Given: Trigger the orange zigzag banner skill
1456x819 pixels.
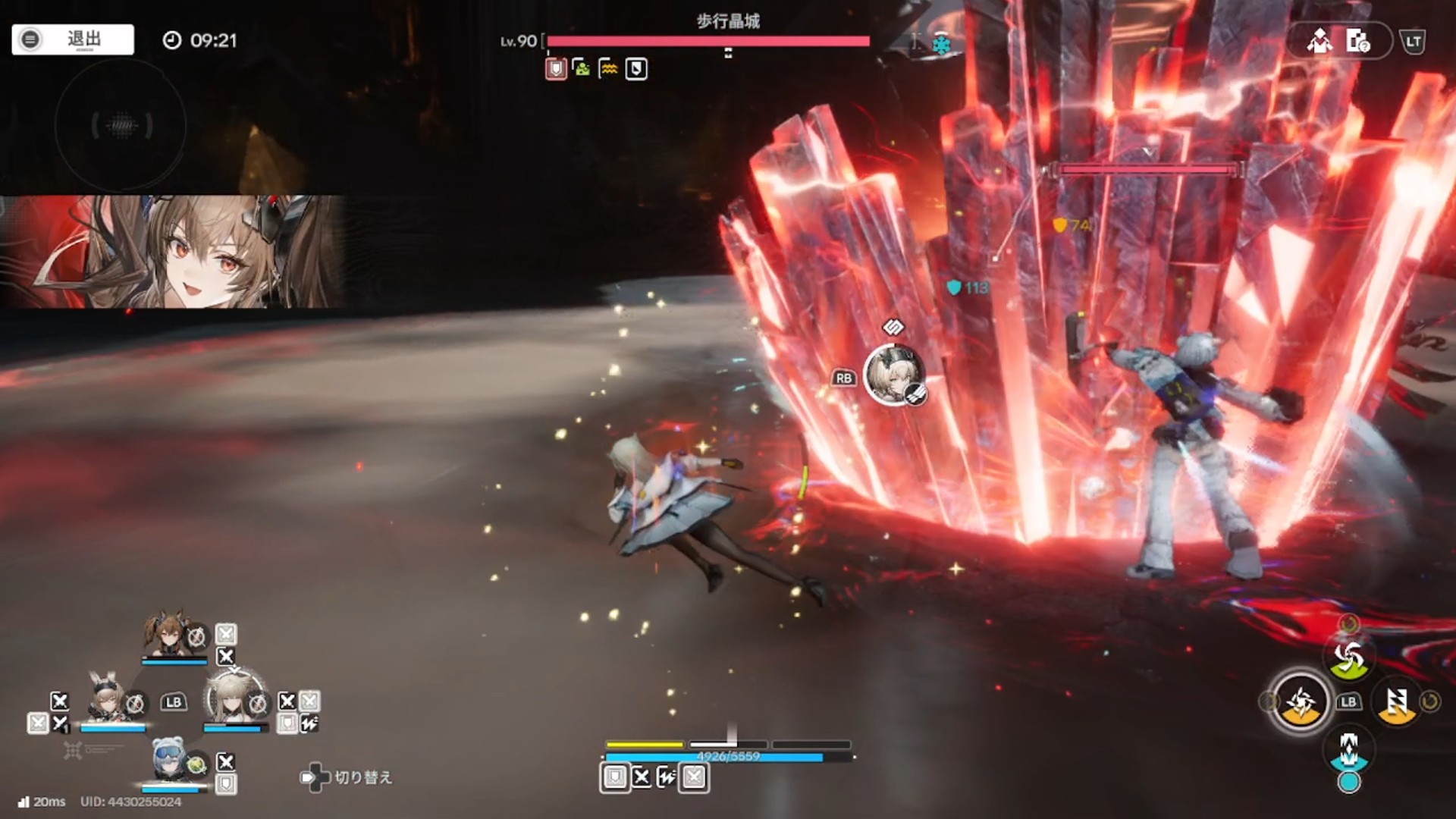Looking at the screenshot, I should pos(1397,702).
